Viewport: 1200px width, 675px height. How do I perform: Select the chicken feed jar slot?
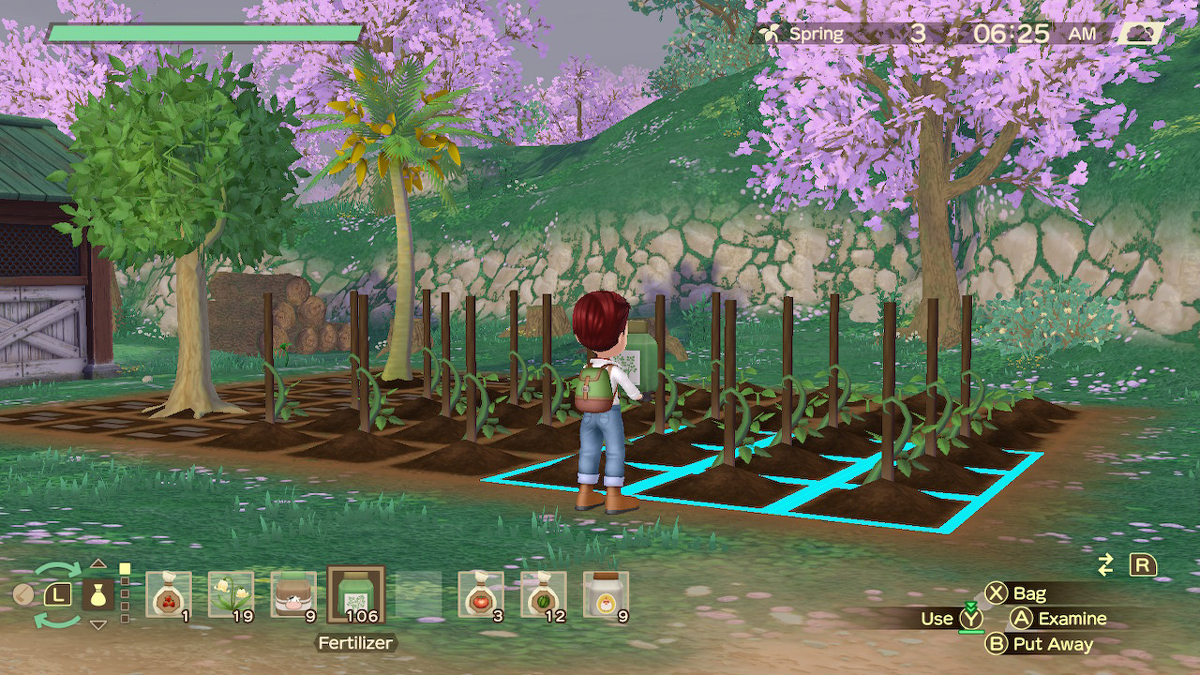click(x=606, y=594)
